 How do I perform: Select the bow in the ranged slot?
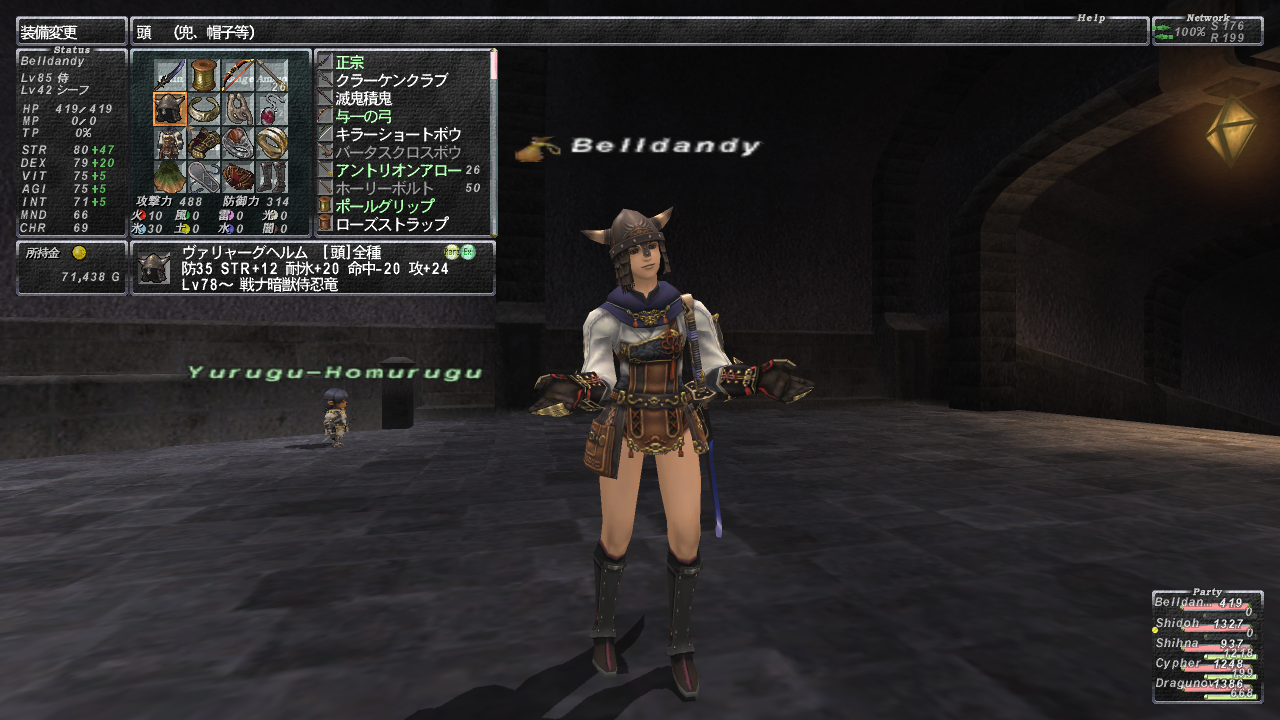point(237,75)
